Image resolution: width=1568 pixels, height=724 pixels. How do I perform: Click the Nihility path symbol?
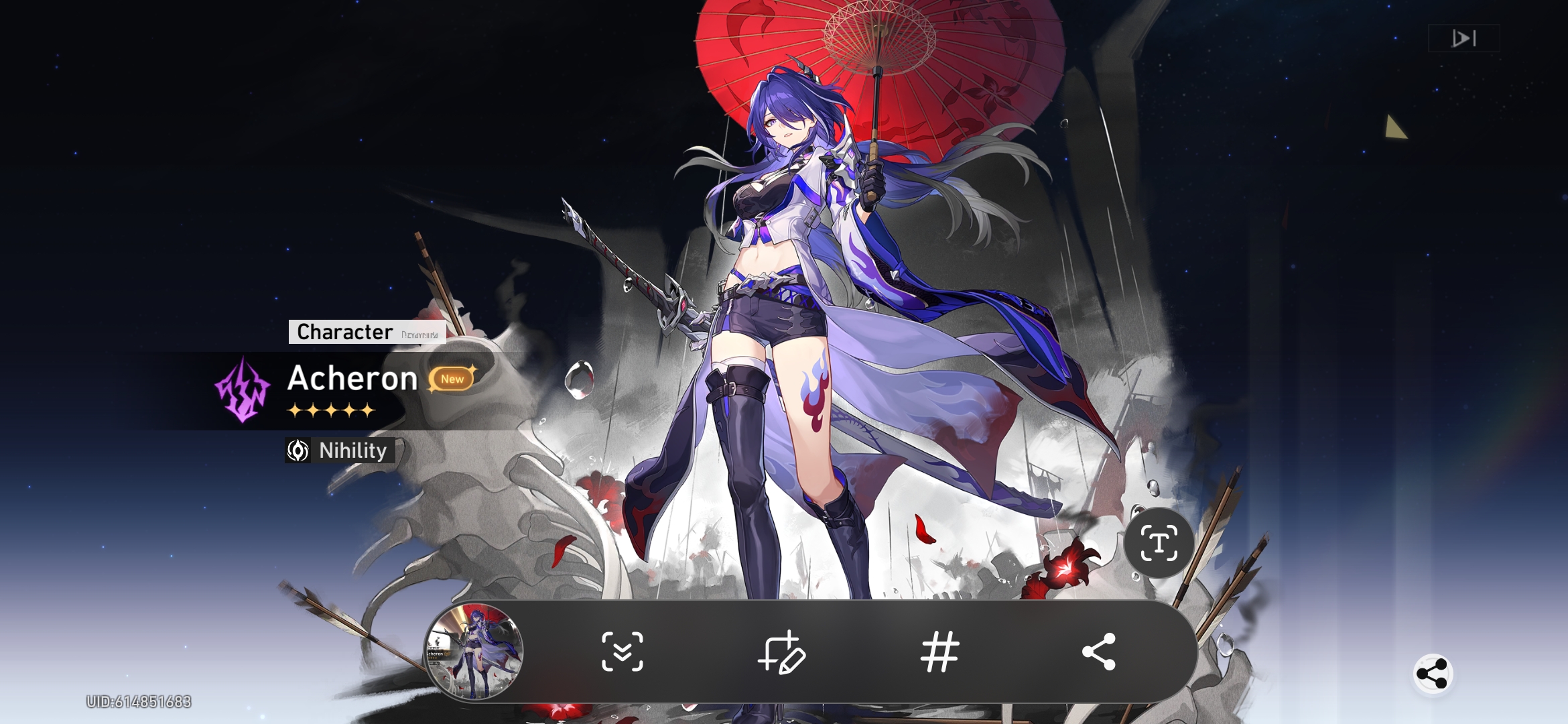click(299, 452)
